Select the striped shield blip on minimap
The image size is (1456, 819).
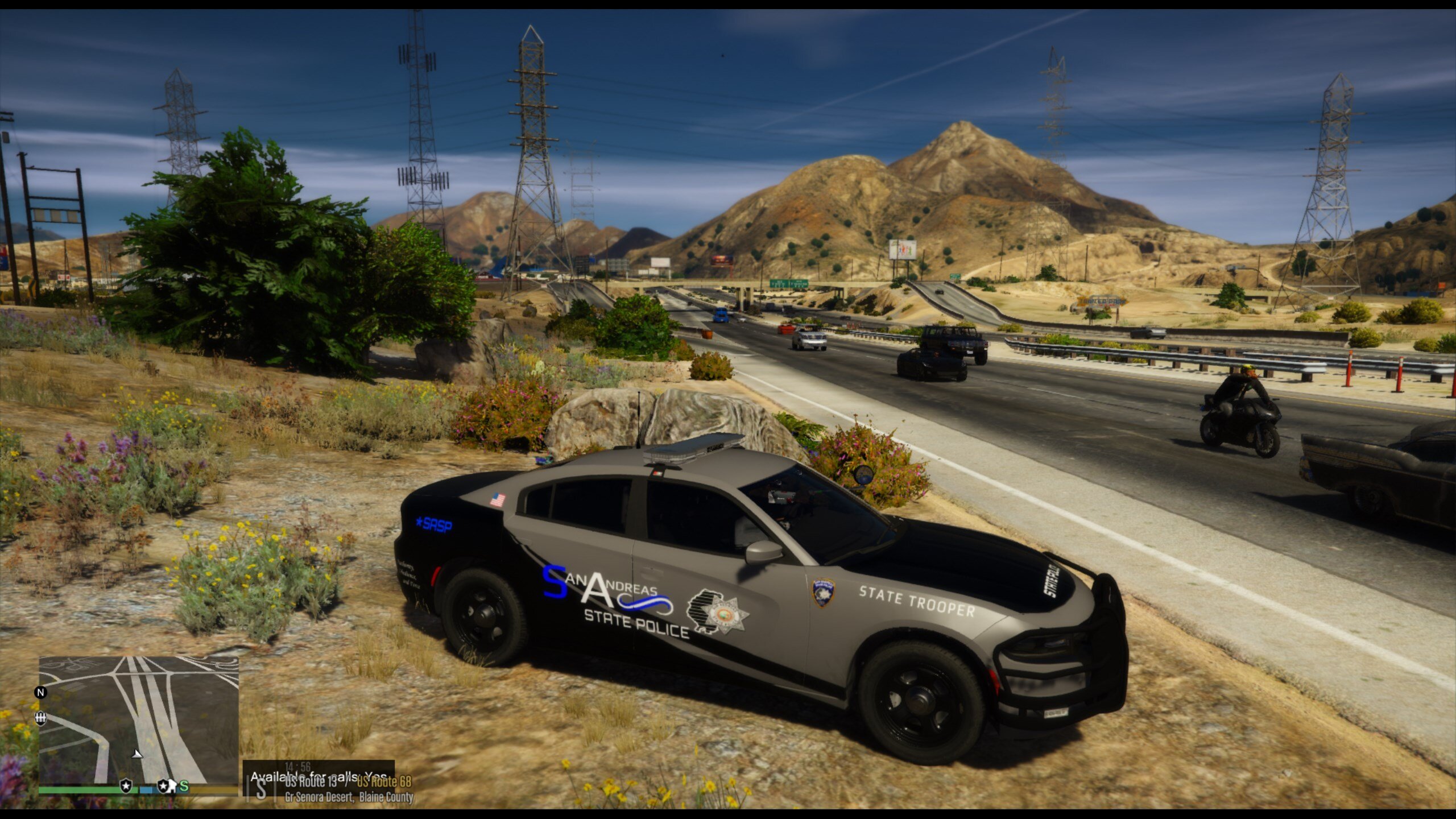click(x=40, y=719)
